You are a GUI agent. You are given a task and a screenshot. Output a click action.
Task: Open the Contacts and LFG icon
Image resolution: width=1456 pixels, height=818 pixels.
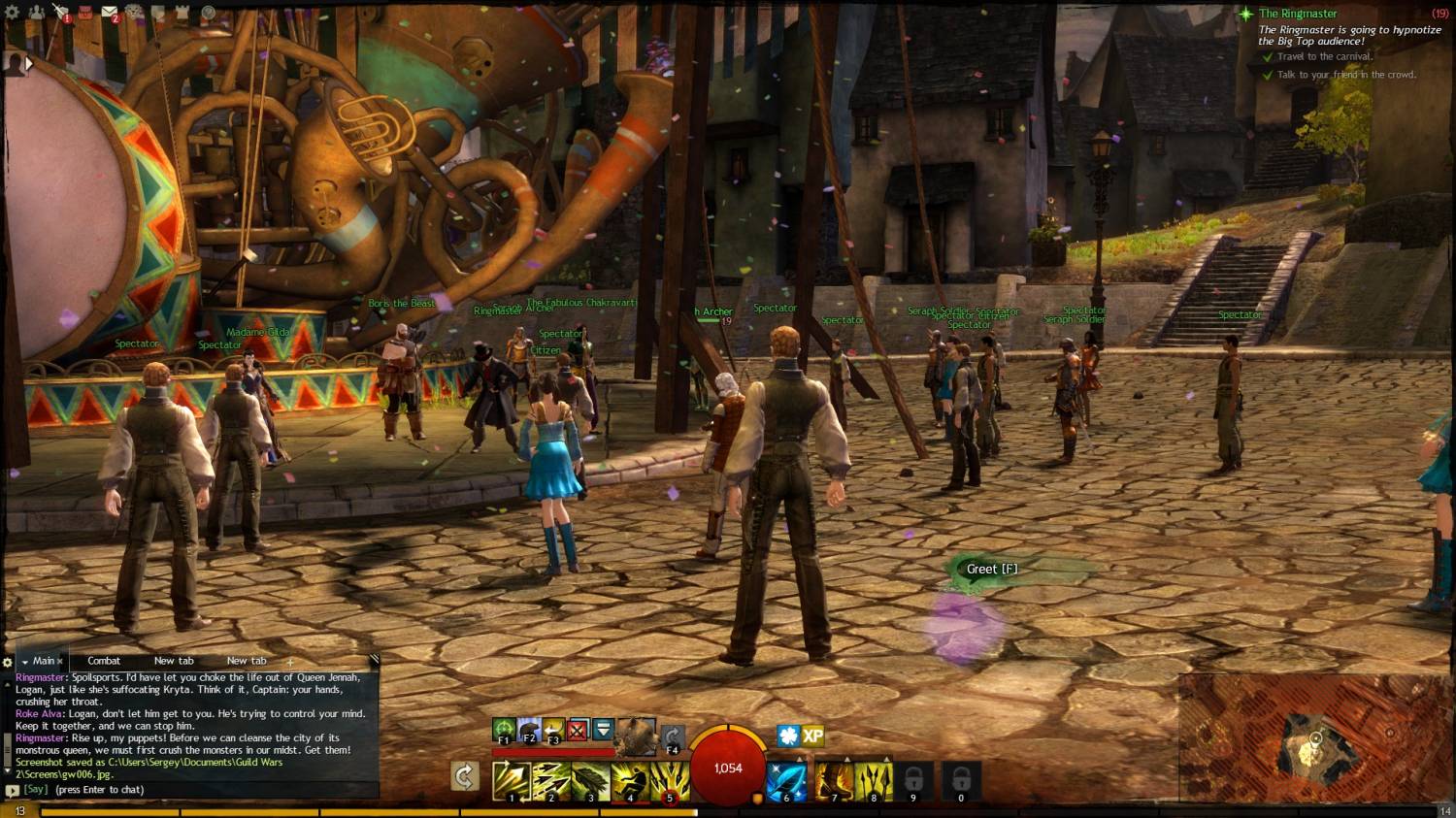point(36,13)
